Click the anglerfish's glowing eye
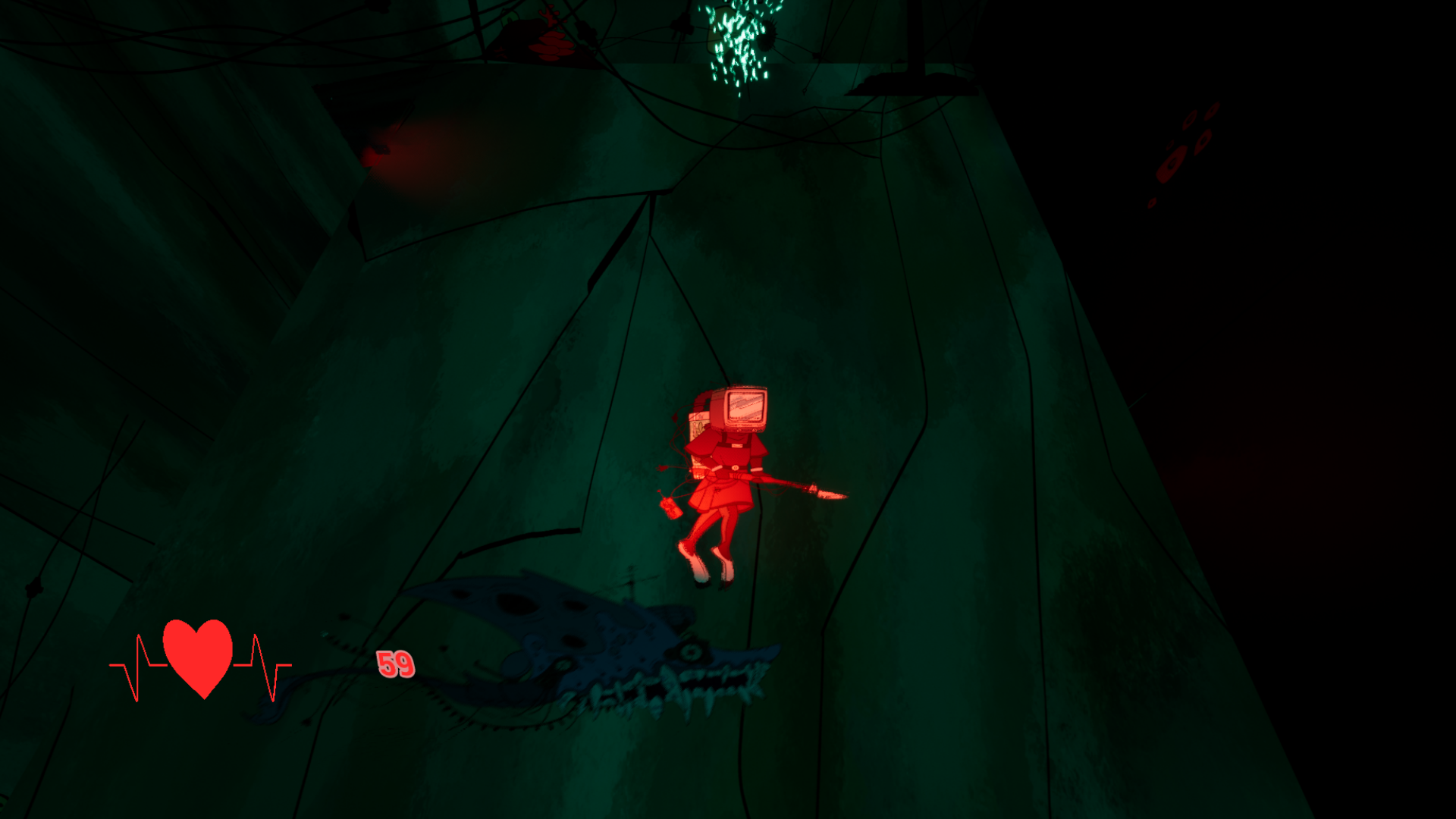 click(x=690, y=653)
